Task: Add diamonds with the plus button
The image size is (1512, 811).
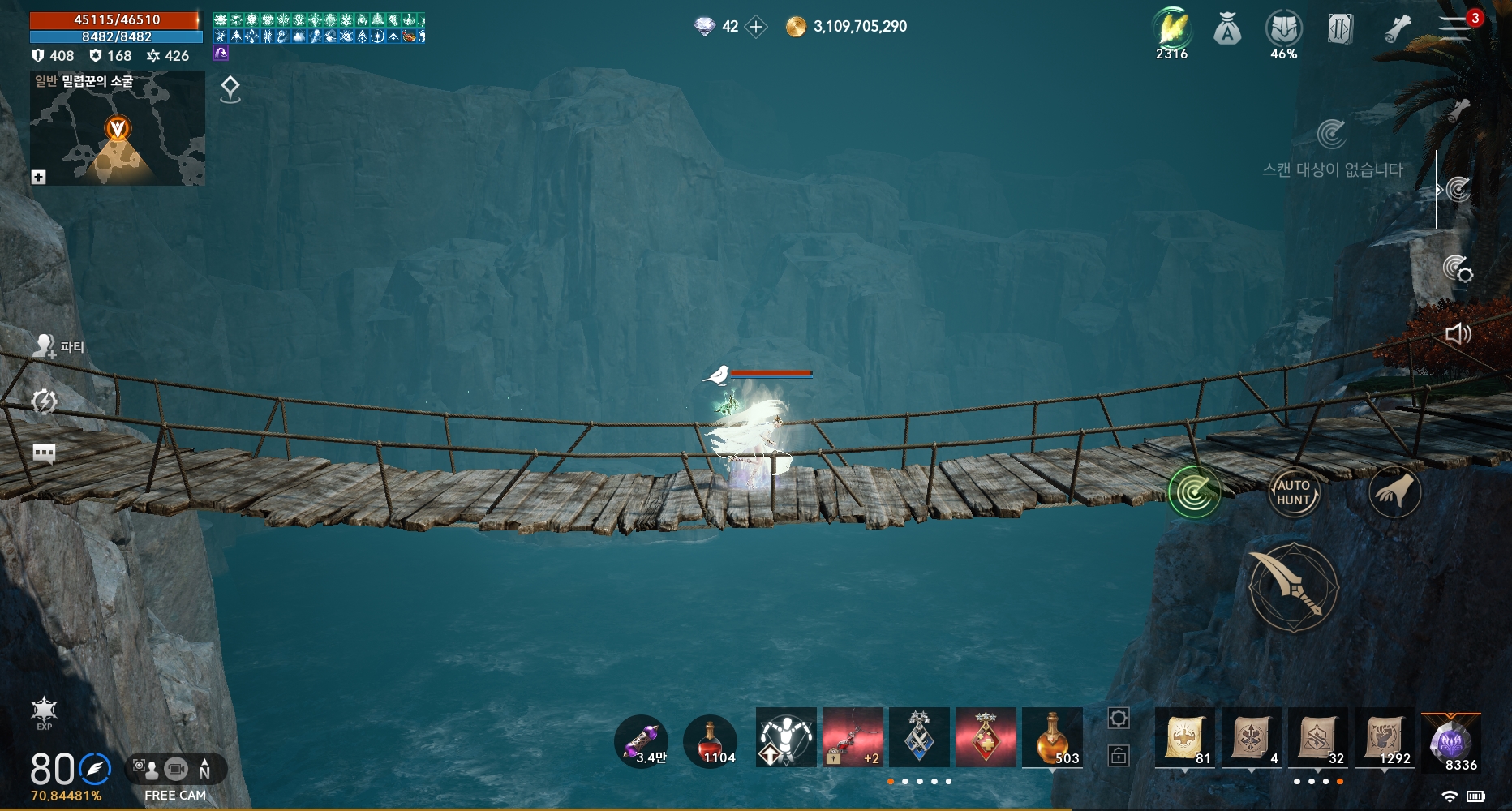Action: click(756, 27)
